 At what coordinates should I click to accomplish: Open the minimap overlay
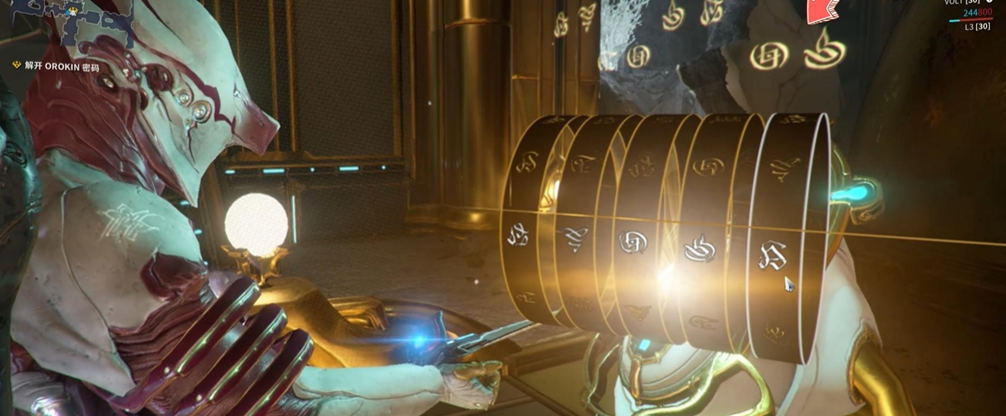pyautogui.click(x=66, y=24)
